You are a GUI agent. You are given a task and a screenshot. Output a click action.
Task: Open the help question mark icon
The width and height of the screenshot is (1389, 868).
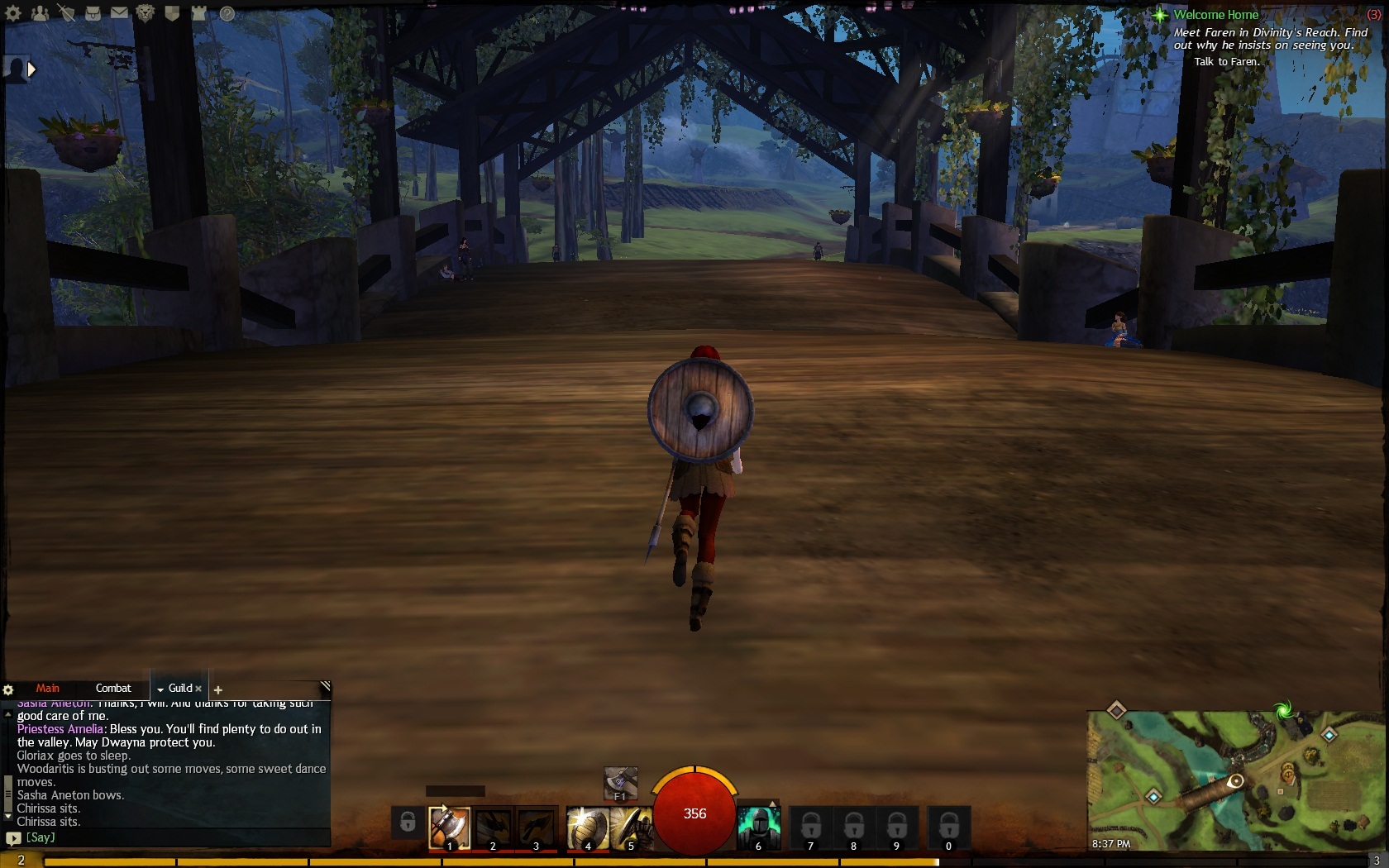tap(227, 13)
